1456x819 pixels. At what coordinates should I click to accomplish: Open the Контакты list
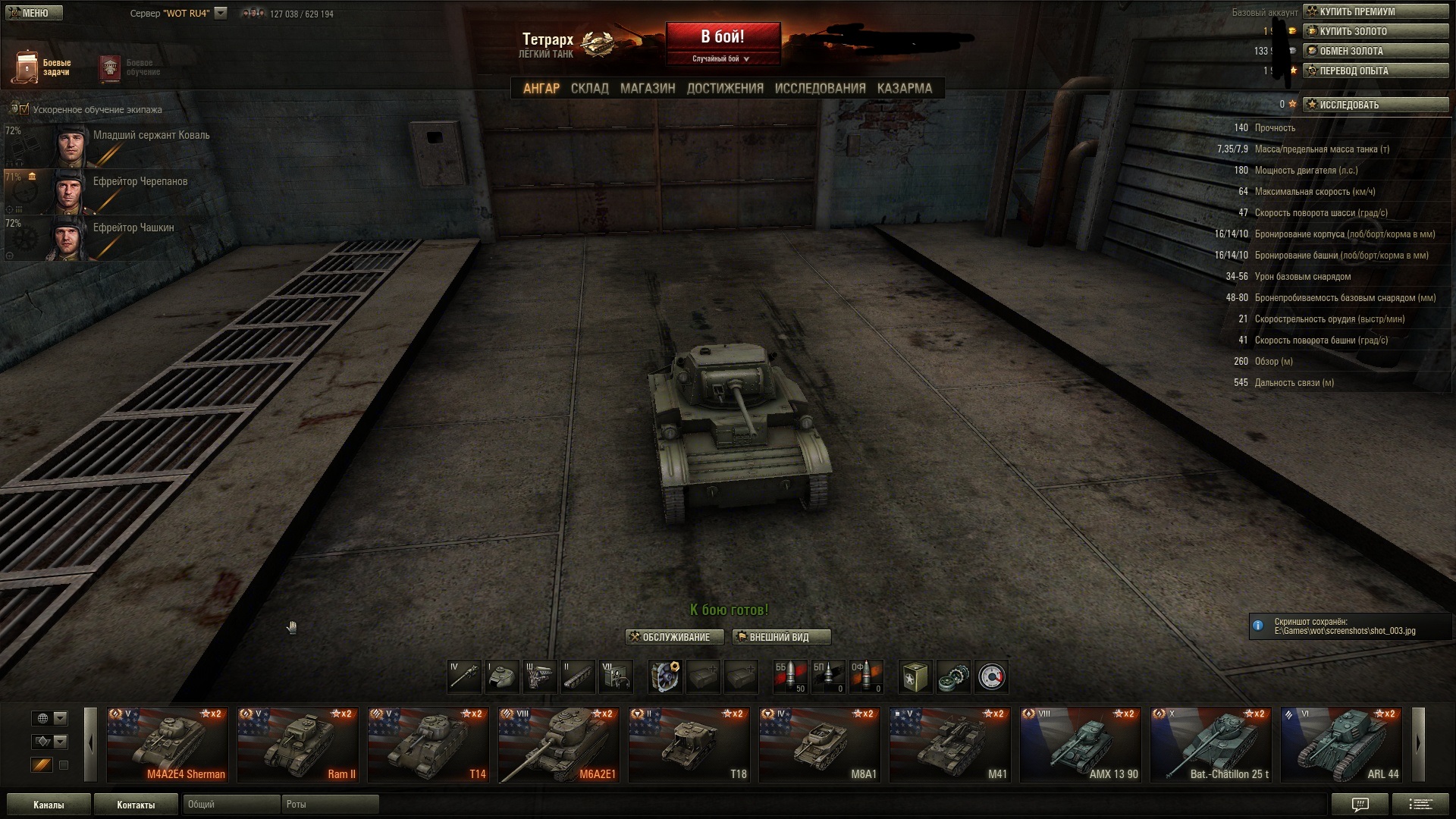[136, 805]
